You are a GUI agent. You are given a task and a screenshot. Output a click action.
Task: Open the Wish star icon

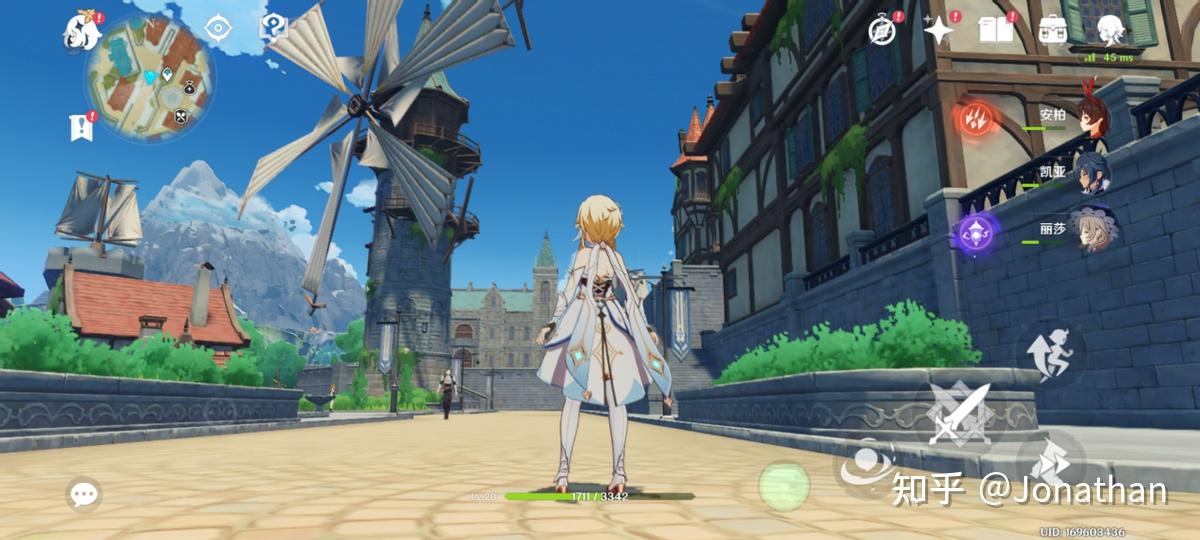(x=939, y=30)
